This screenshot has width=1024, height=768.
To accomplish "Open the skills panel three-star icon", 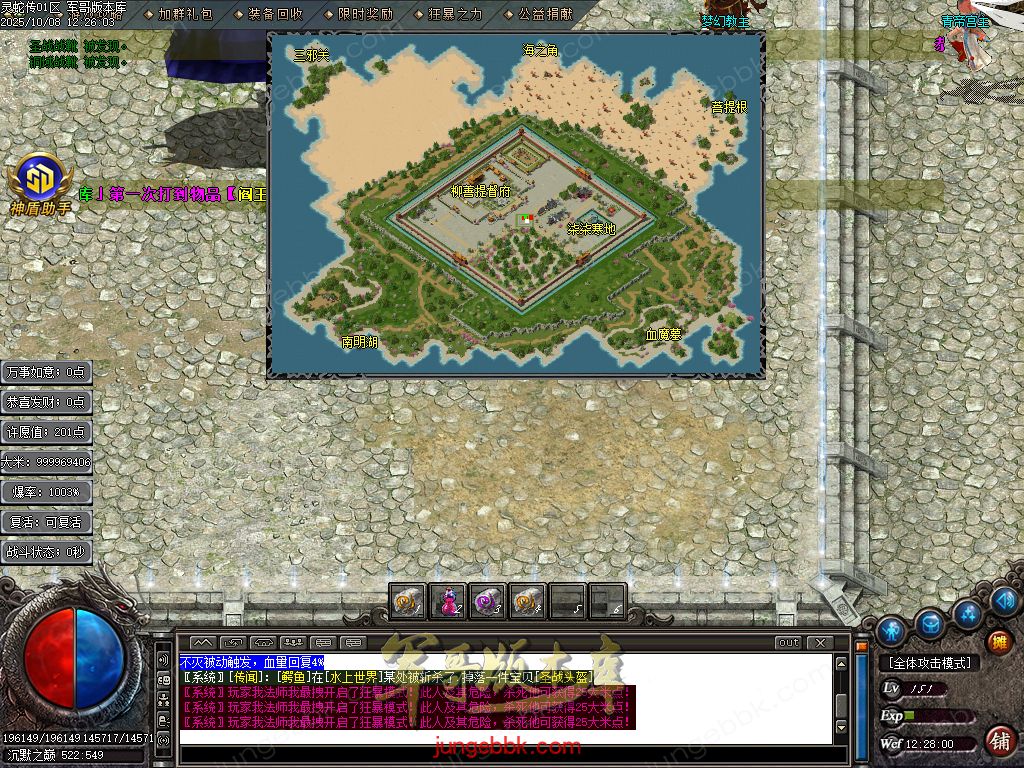I will tap(967, 612).
